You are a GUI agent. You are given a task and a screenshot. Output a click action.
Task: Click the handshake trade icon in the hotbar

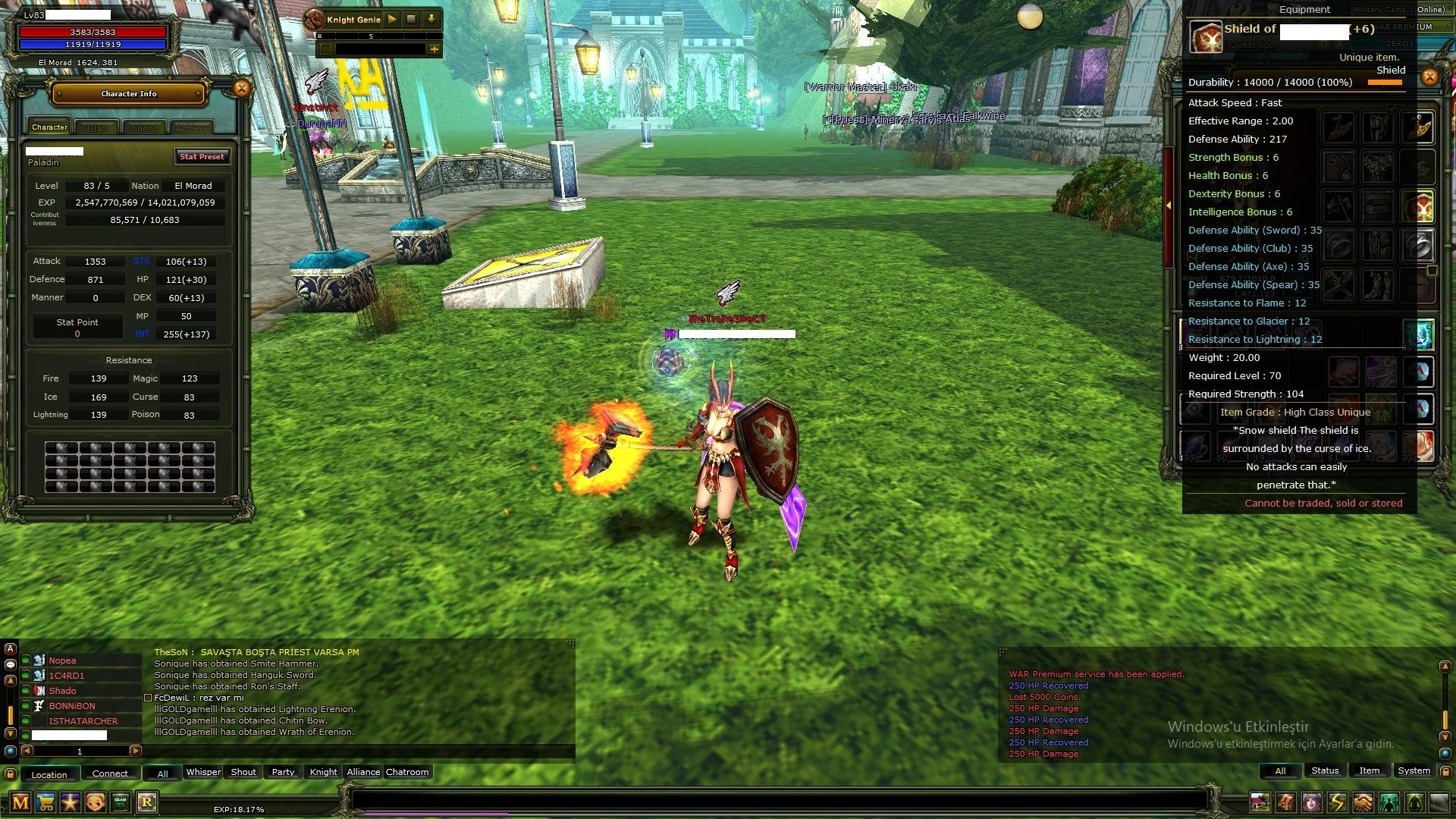coord(1362,802)
